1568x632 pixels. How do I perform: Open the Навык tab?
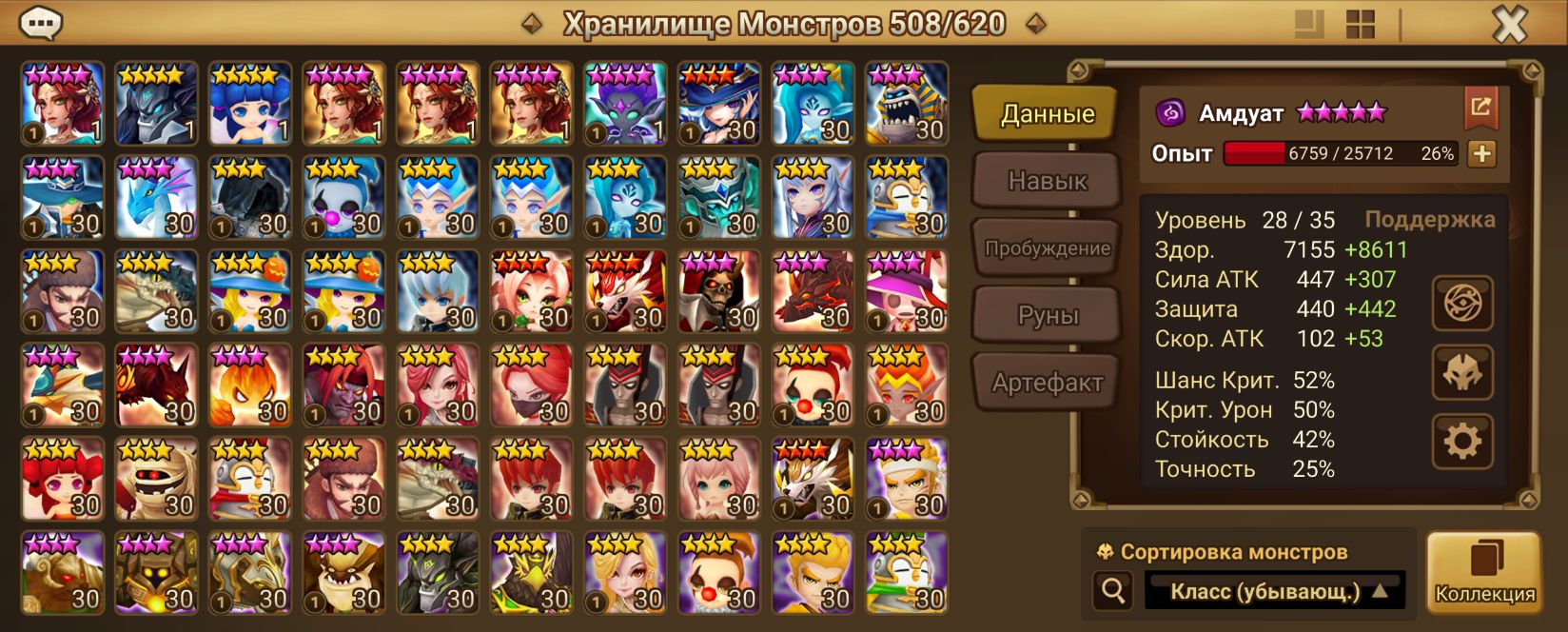pyautogui.click(x=1047, y=181)
